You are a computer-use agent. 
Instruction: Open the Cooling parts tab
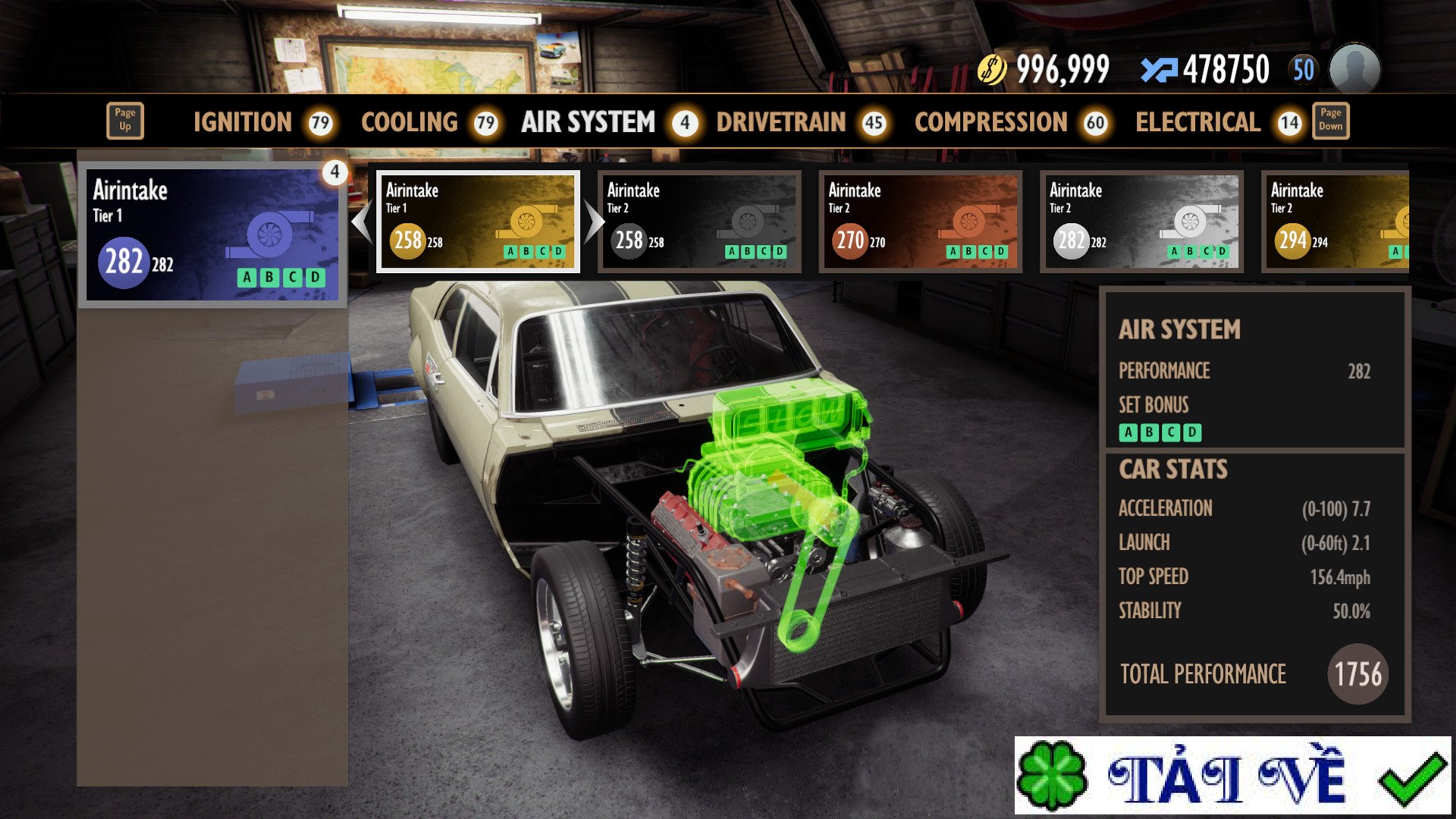coord(409,122)
